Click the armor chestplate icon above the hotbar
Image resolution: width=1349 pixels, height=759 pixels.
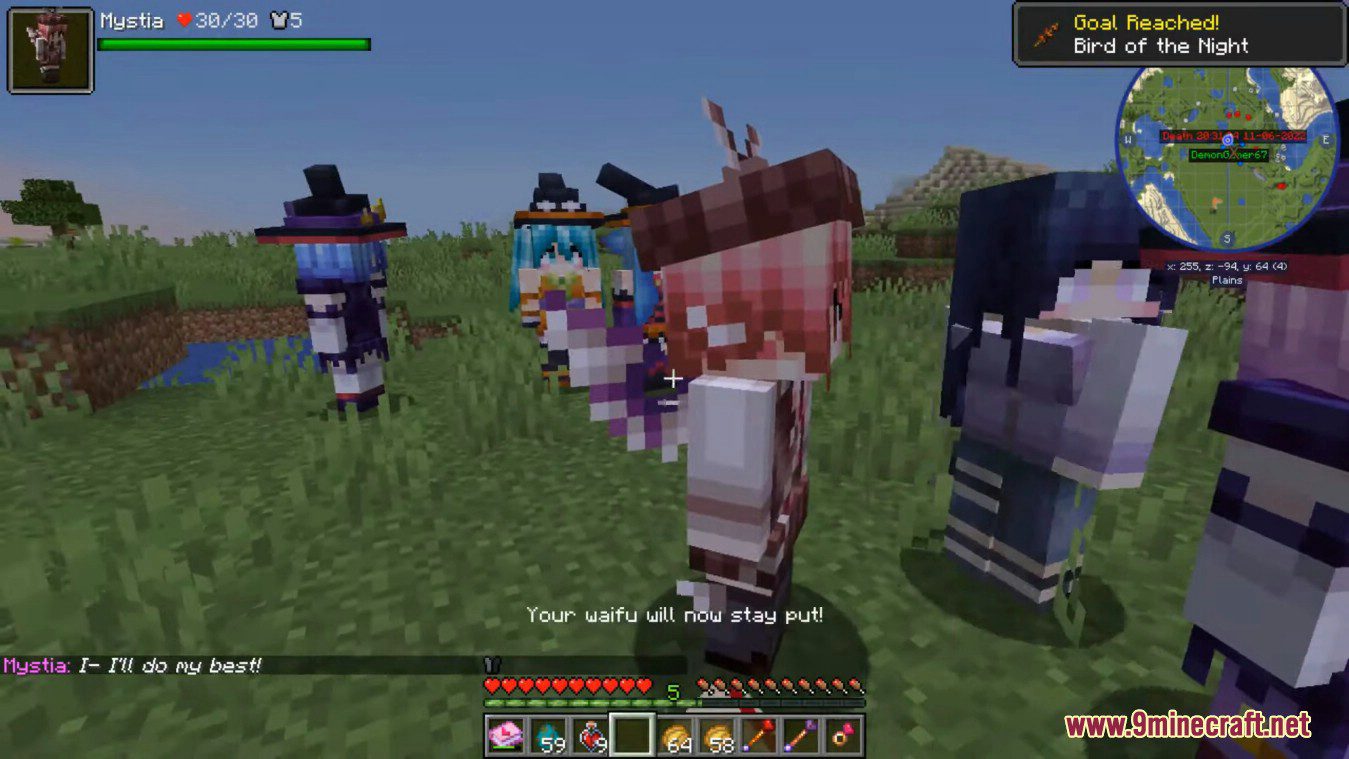coord(490,662)
